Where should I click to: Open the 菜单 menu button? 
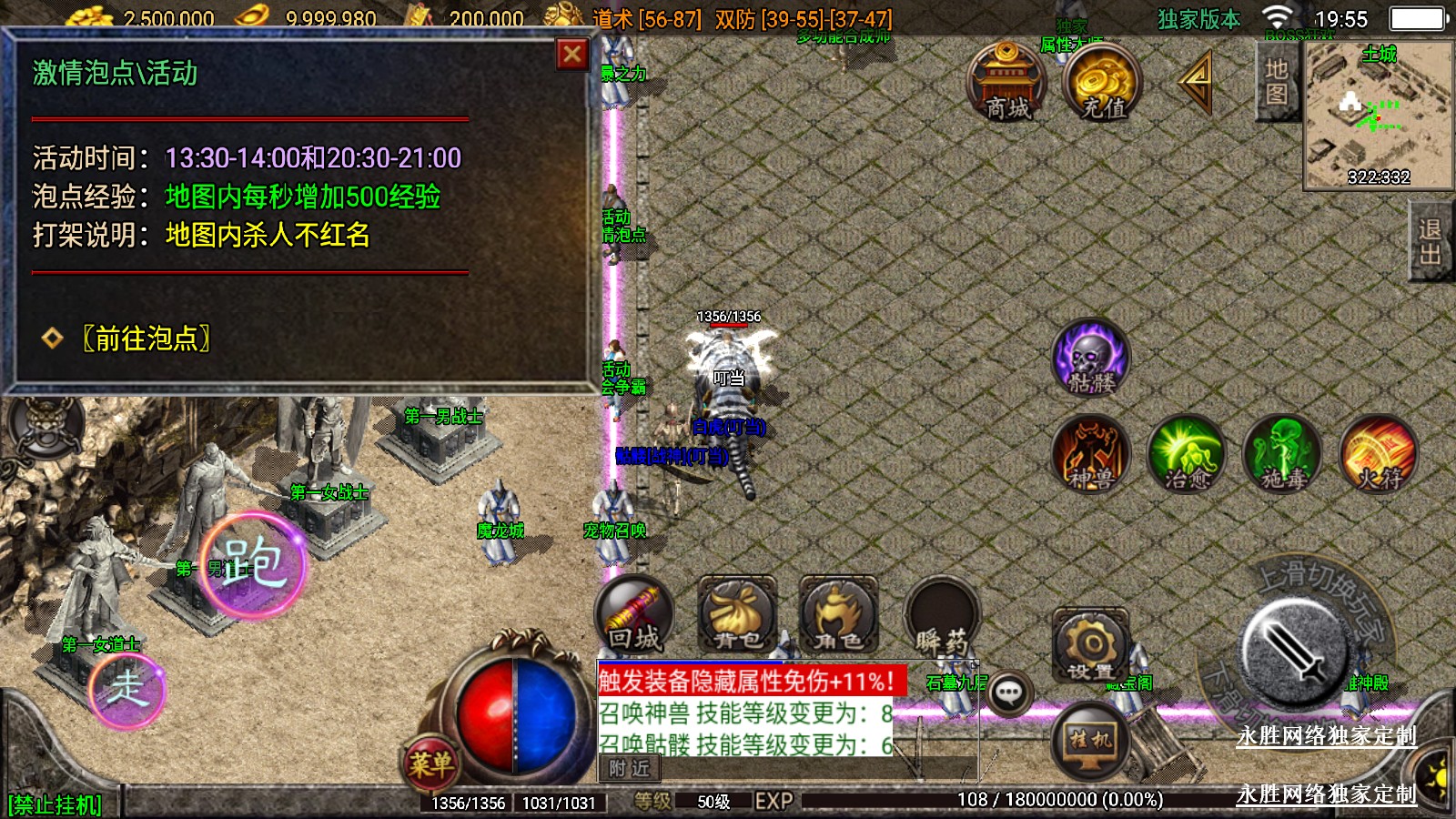click(x=430, y=763)
